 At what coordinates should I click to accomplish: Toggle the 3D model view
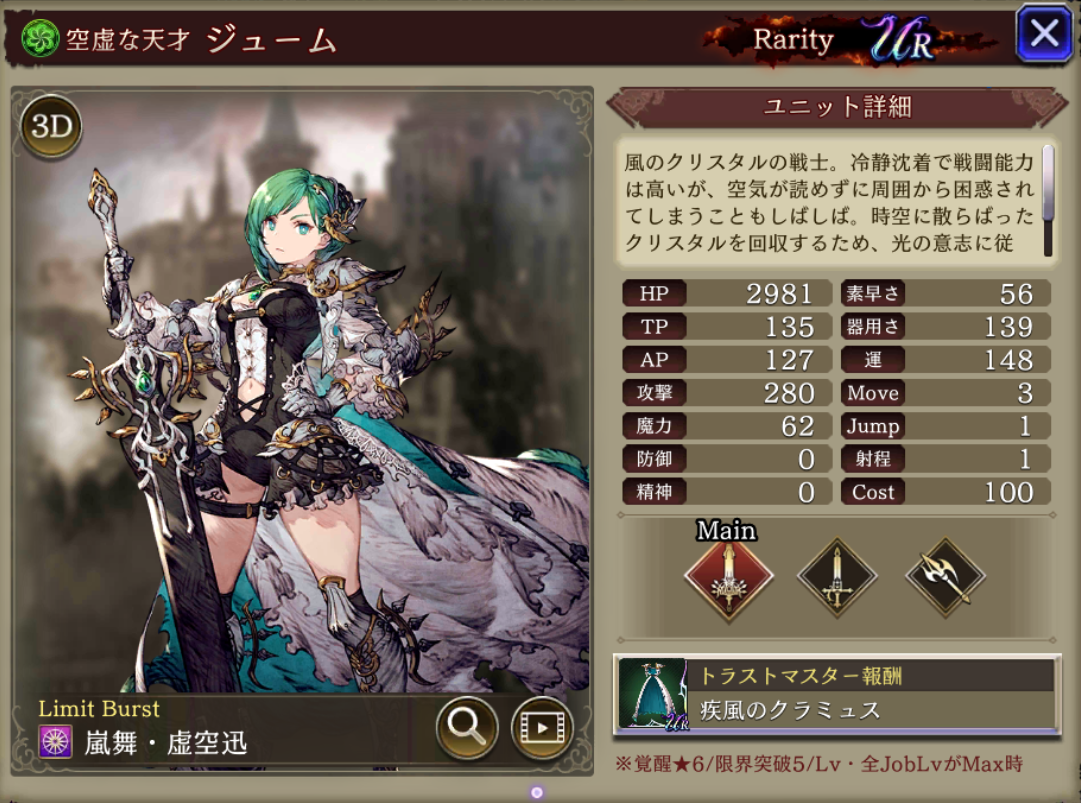50,127
